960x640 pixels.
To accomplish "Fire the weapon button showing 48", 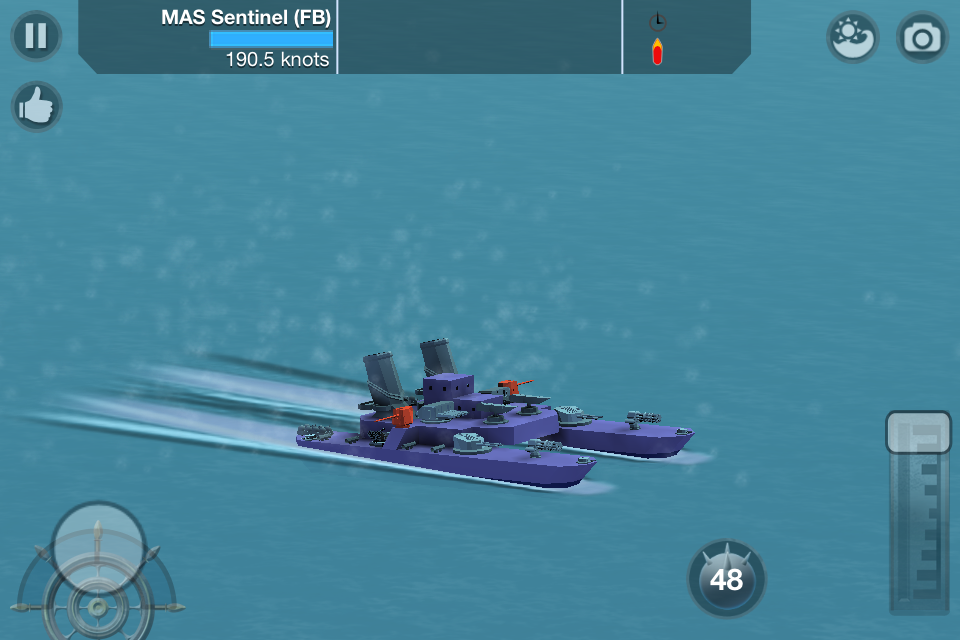I will click(727, 578).
